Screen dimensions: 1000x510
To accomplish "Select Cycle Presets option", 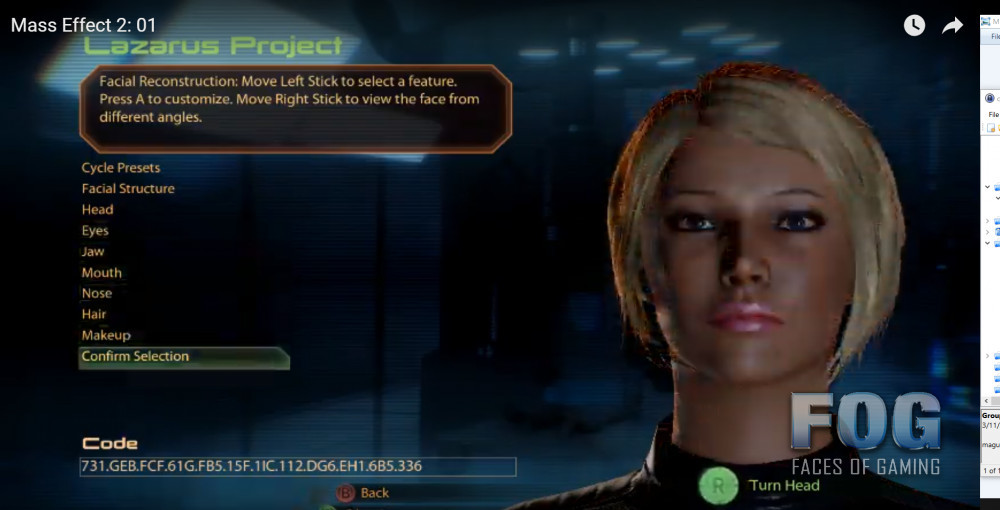I will tap(121, 168).
